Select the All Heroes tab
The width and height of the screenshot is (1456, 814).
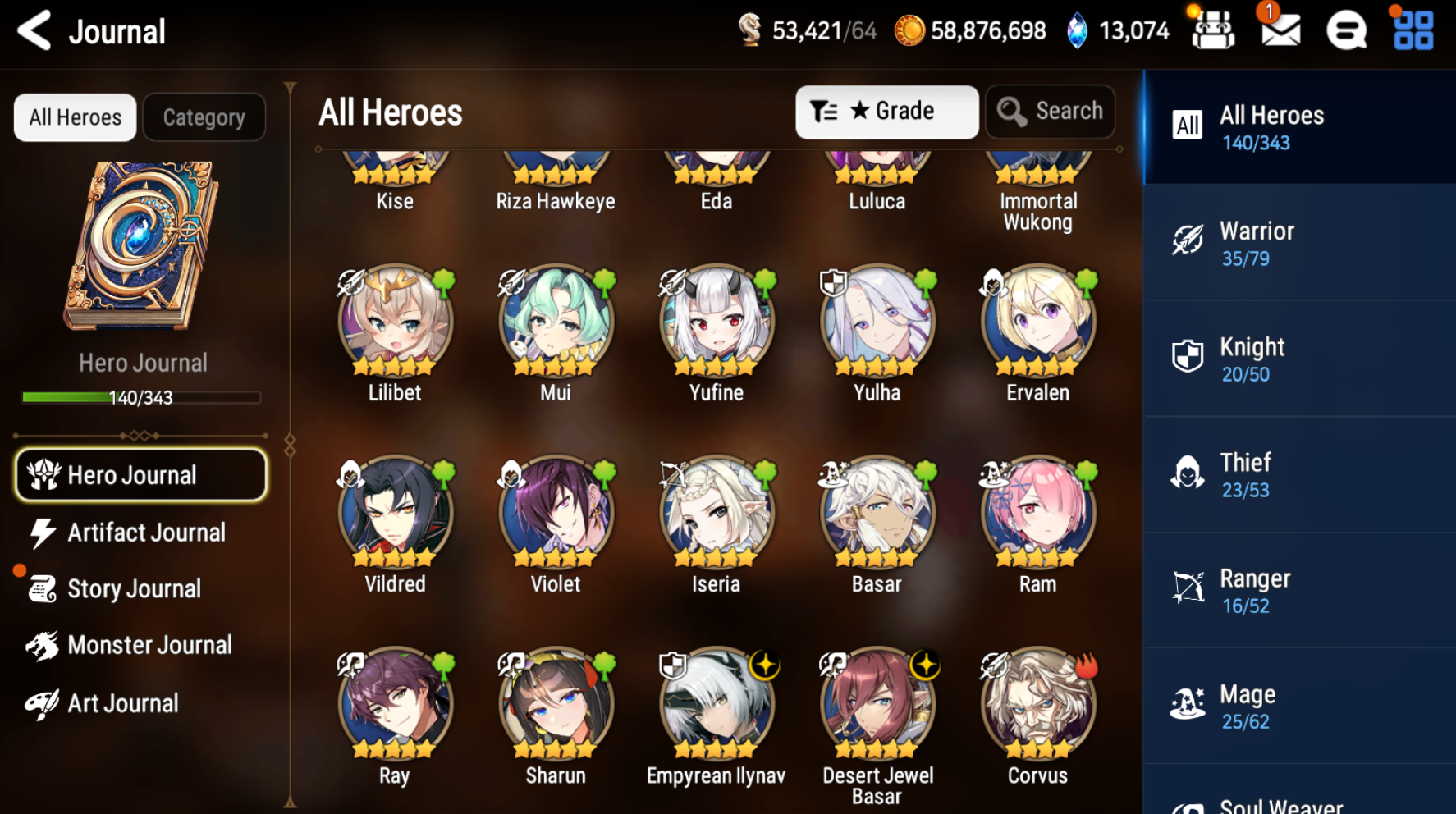coord(76,117)
